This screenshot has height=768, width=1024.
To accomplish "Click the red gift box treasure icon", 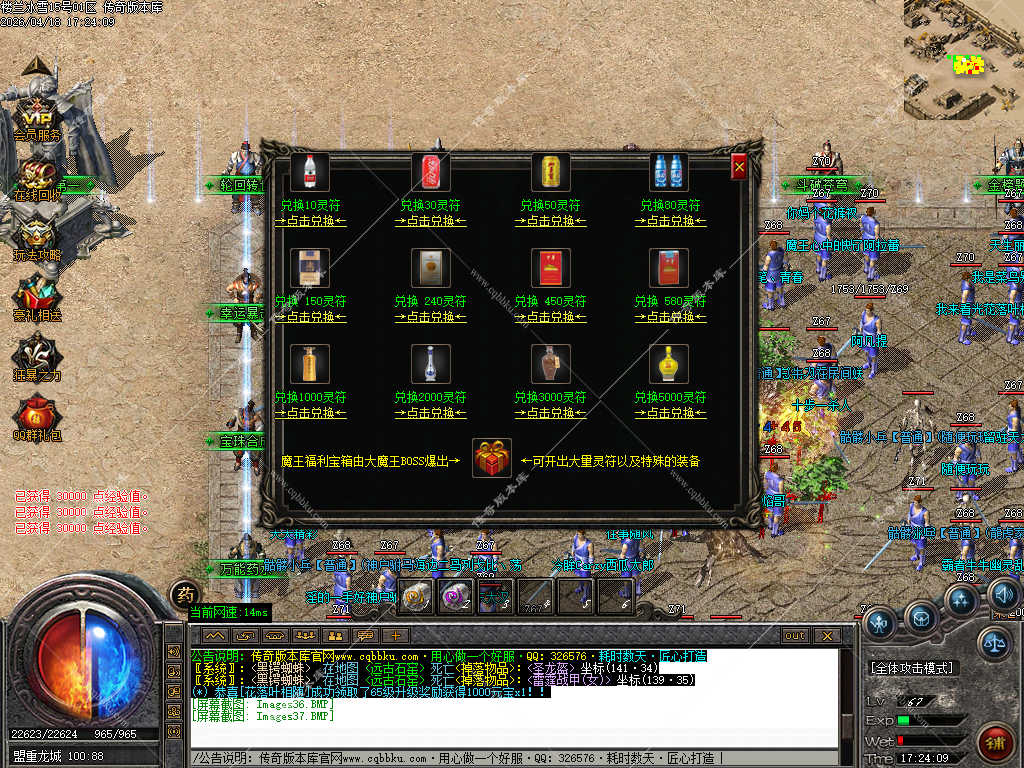I will click(x=491, y=458).
